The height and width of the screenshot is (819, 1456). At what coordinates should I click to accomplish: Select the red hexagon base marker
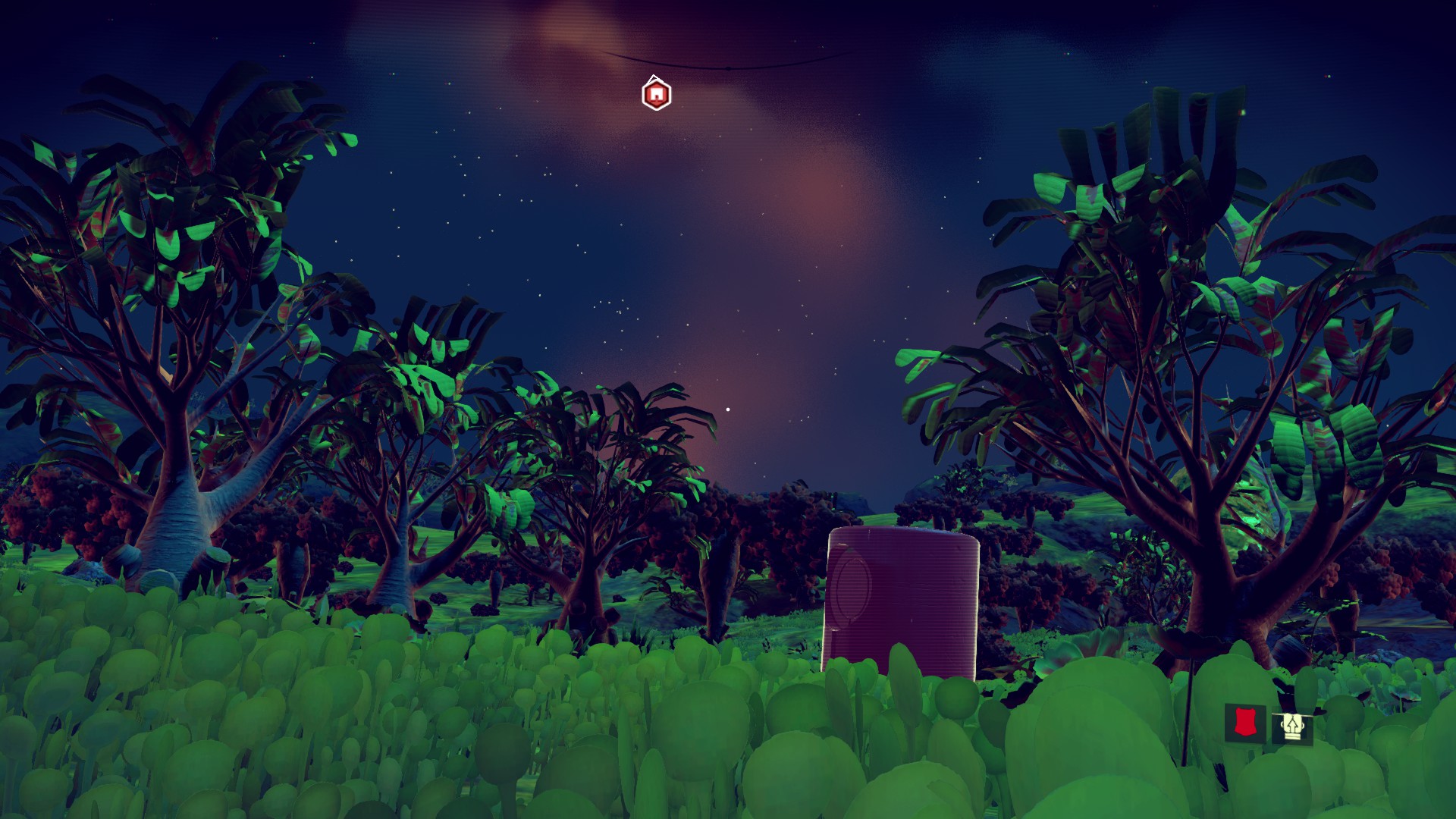[x=656, y=95]
